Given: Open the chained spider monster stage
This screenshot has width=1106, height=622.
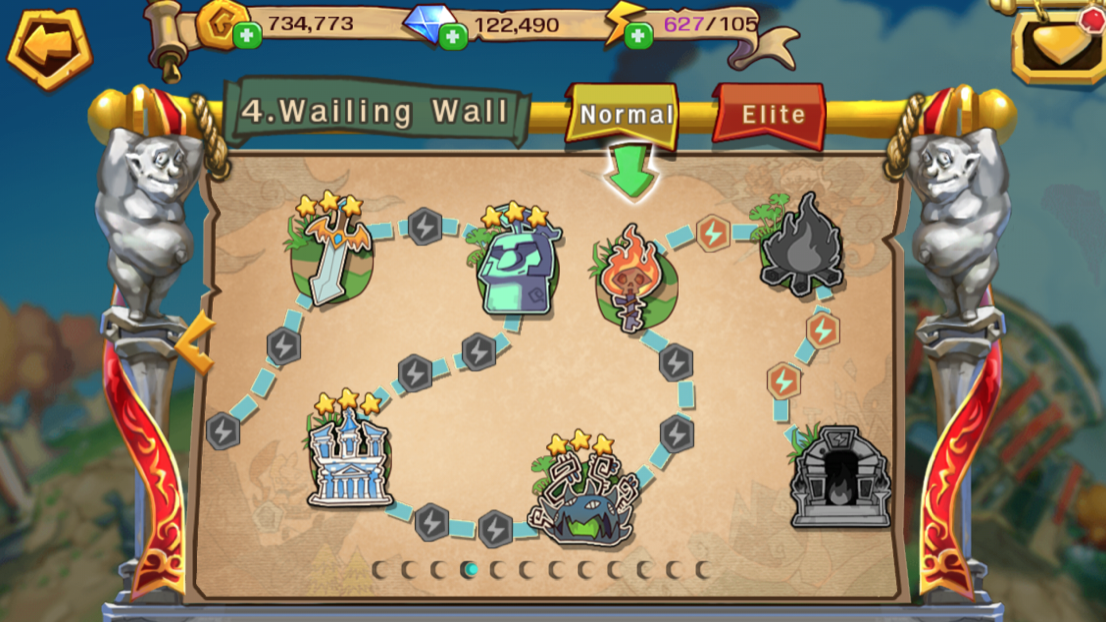Looking at the screenshot, I should (x=583, y=495).
